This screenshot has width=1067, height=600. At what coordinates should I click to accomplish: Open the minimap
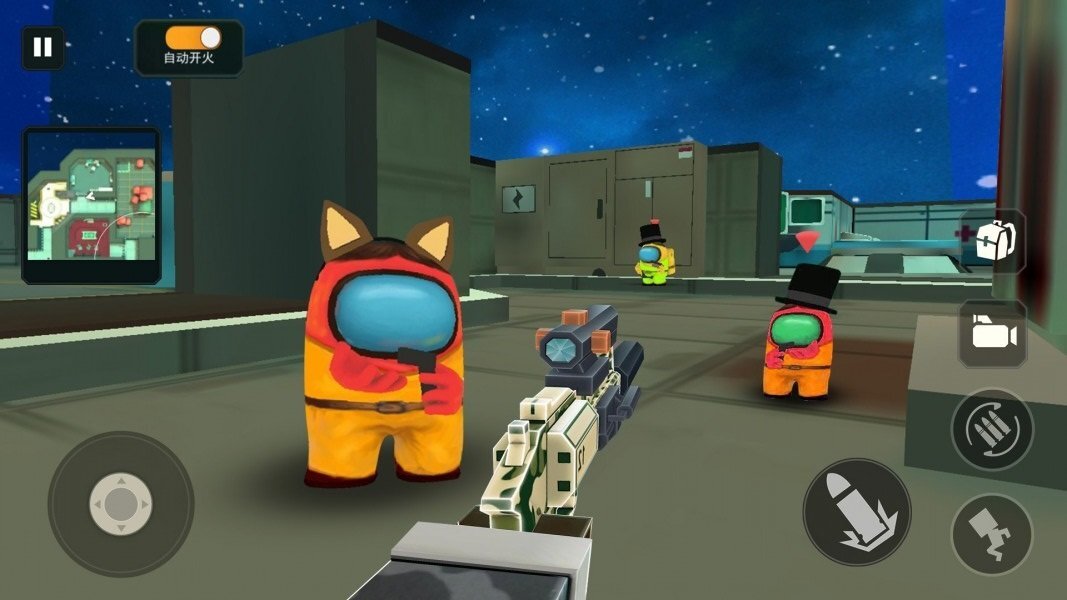(x=91, y=205)
